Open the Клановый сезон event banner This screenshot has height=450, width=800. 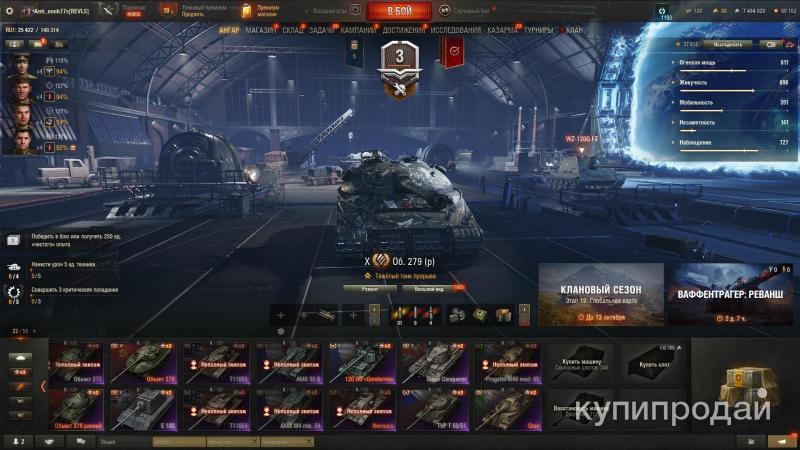[x=601, y=294]
